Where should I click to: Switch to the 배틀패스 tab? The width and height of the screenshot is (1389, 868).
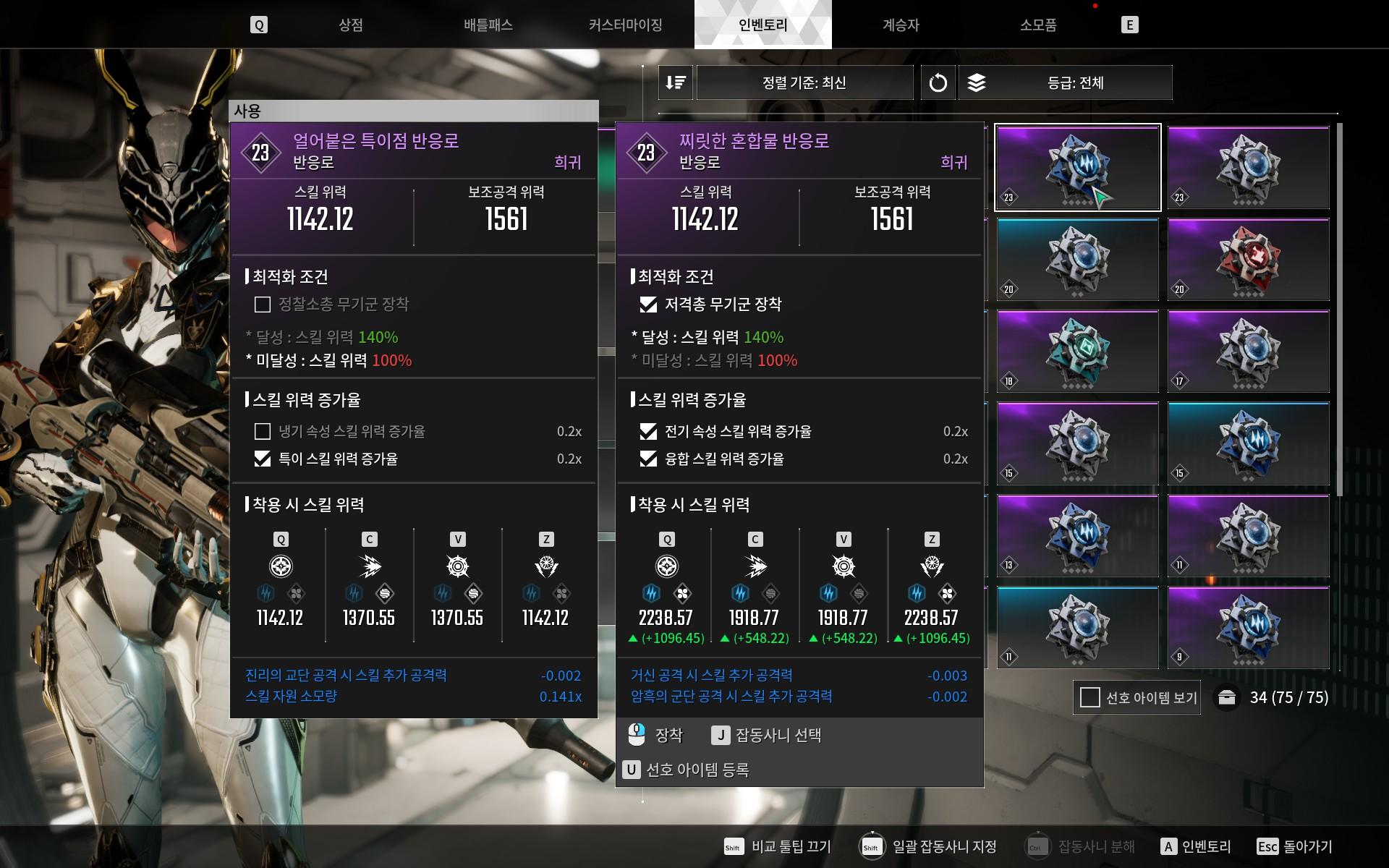(488, 25)
